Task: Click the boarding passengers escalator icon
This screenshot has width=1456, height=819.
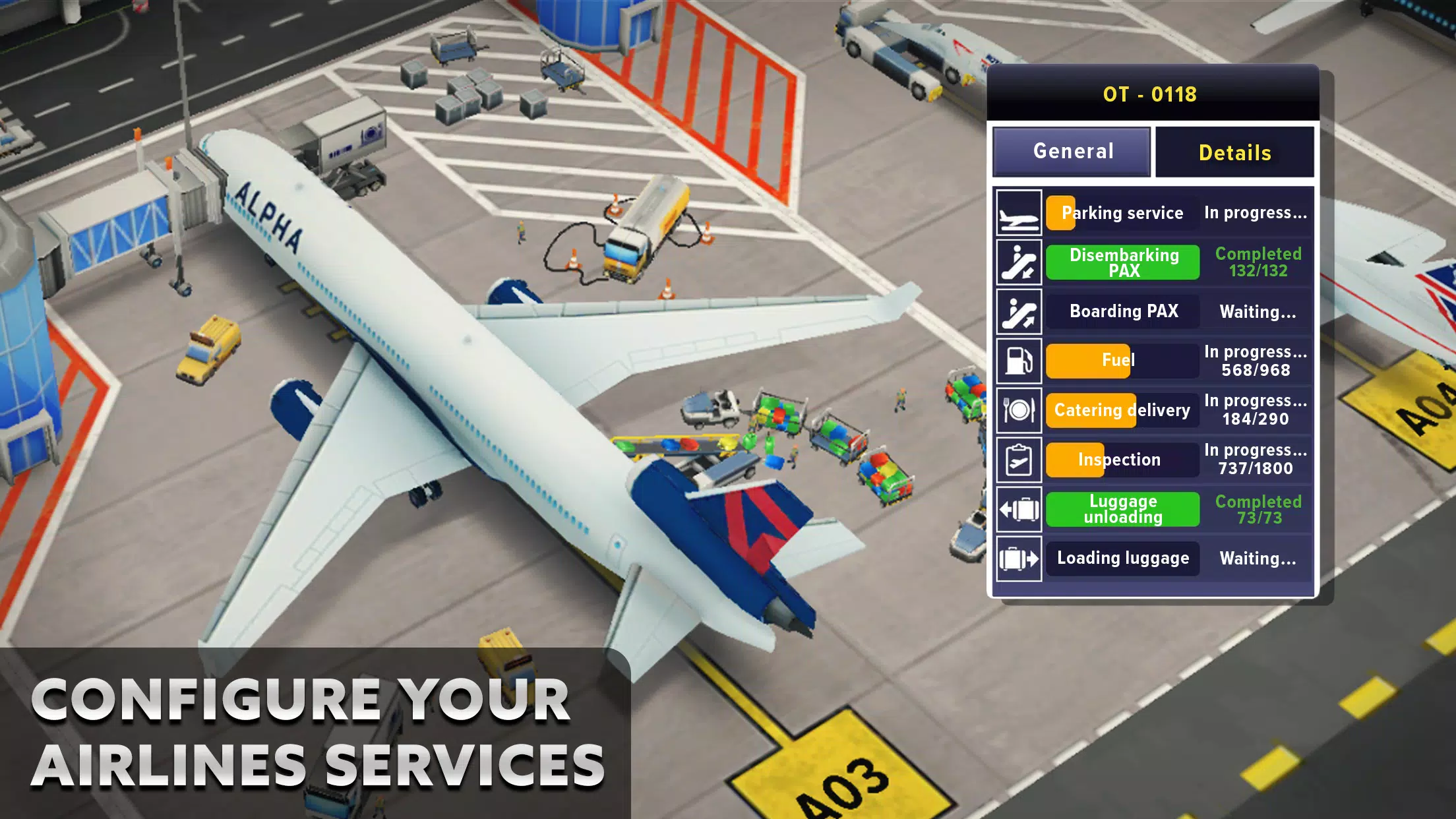Action: click(x=1019, y=311)
